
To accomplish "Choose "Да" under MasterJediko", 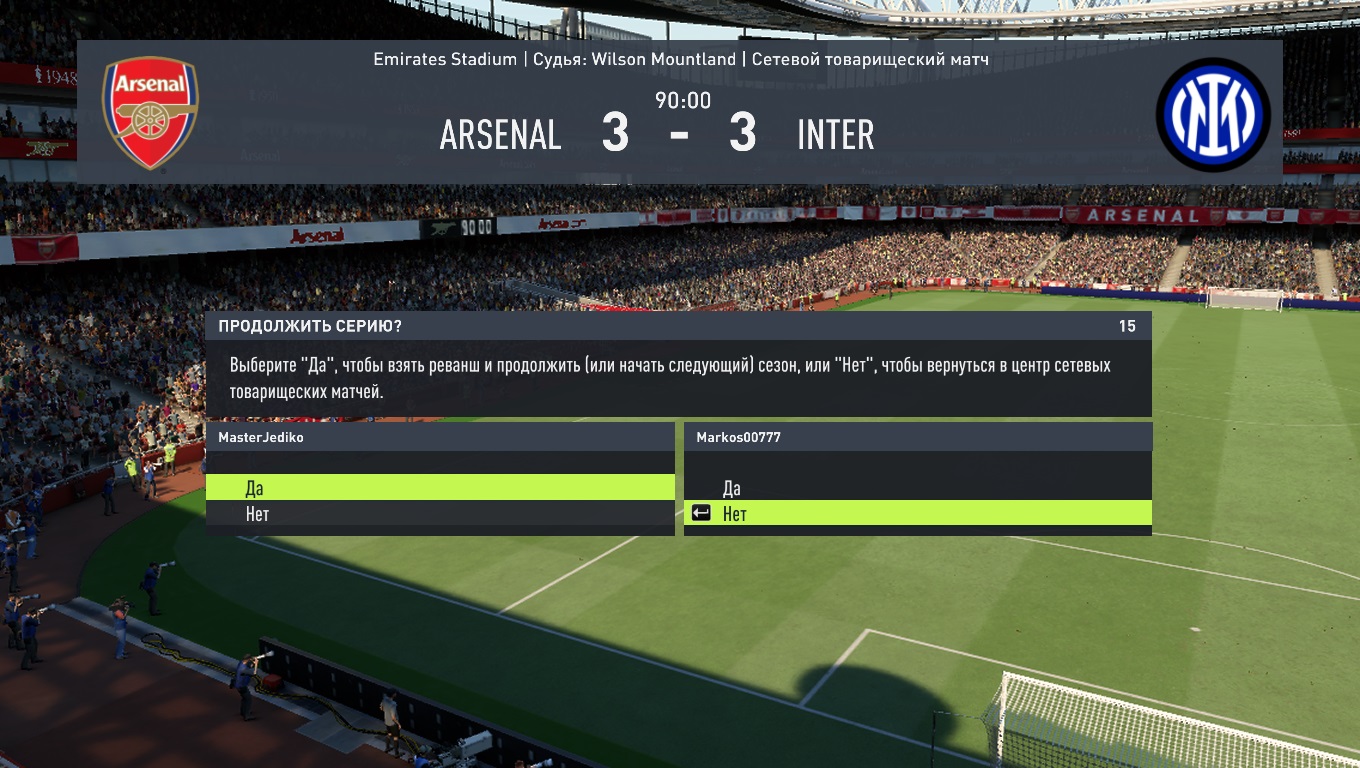I will point(440,488).
